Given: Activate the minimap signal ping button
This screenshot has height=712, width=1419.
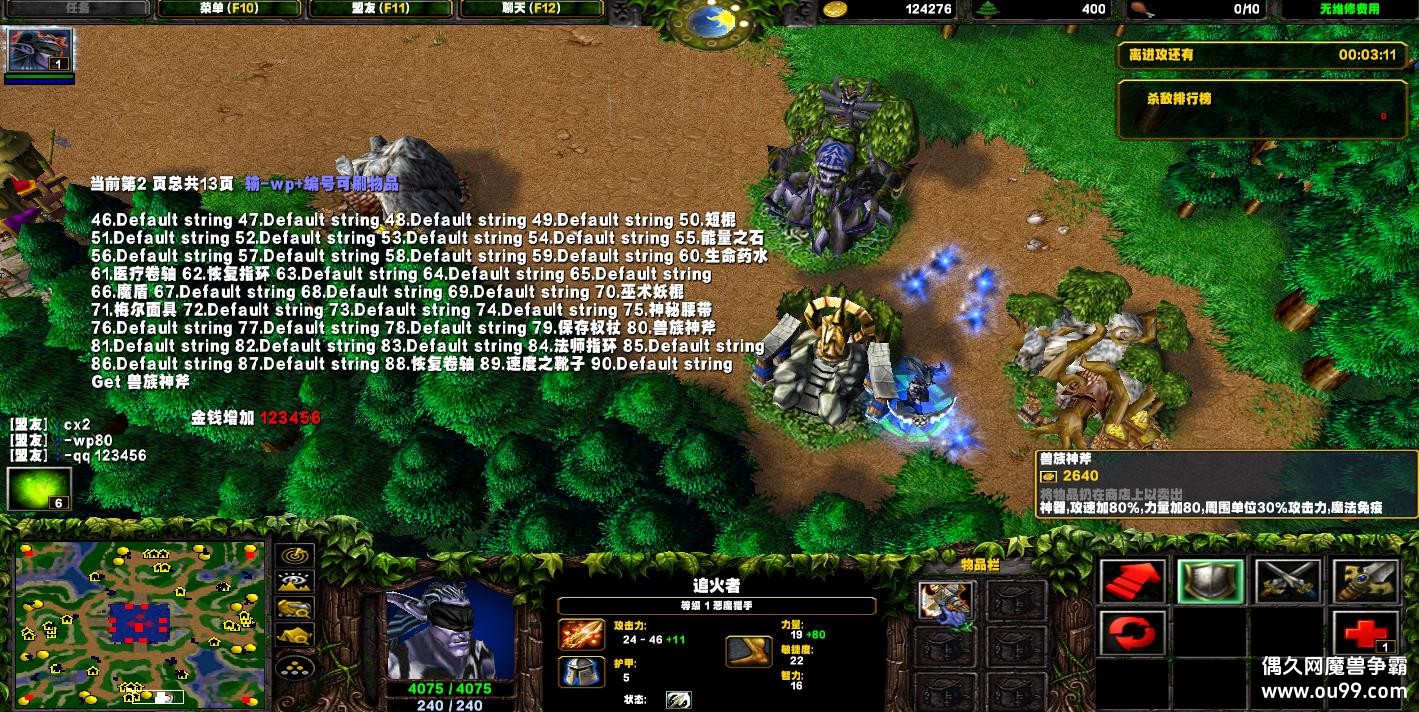Looking at the screenshot, I should click(295, 555).
